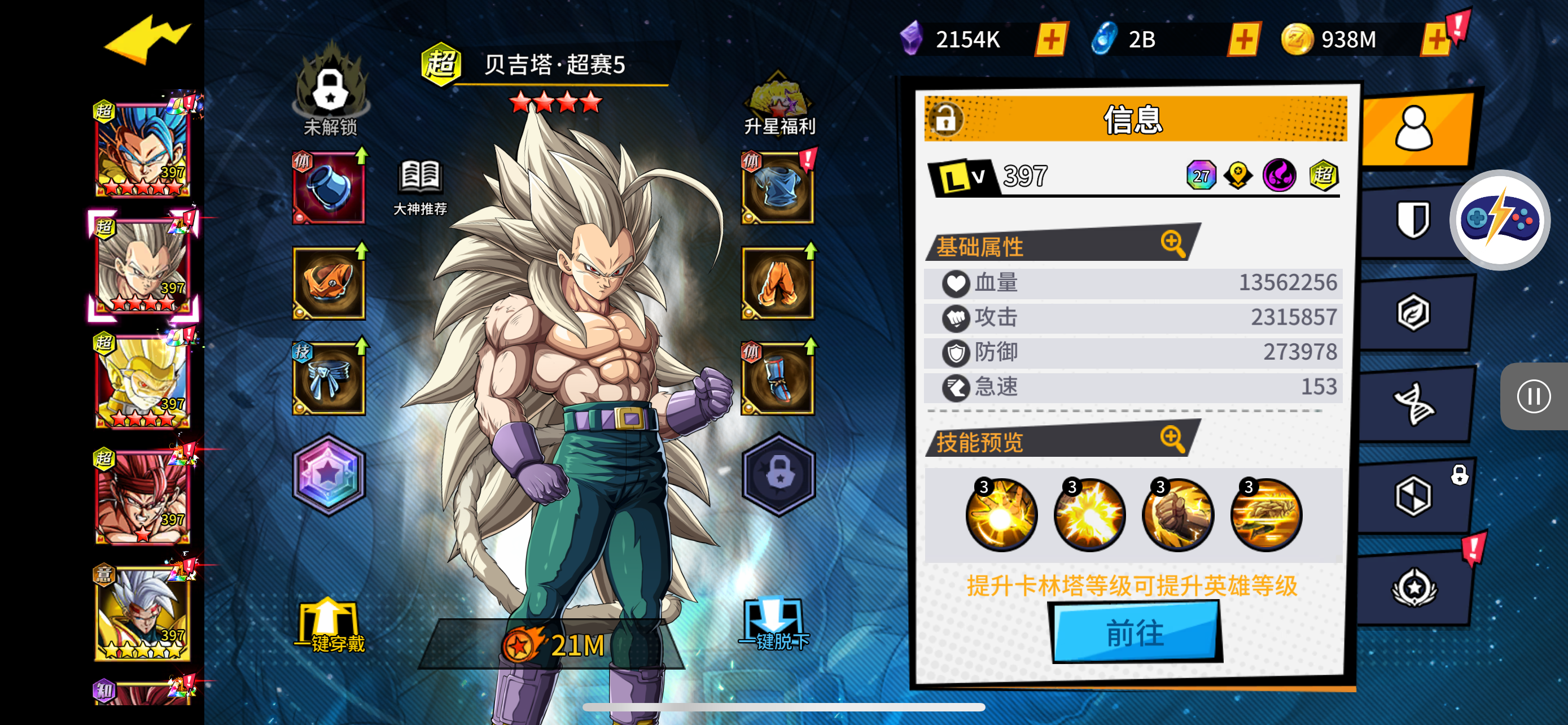Switch to the DNA helix side tab
The height and width of the screenshot is (725, 1568).
(1413, 404)
